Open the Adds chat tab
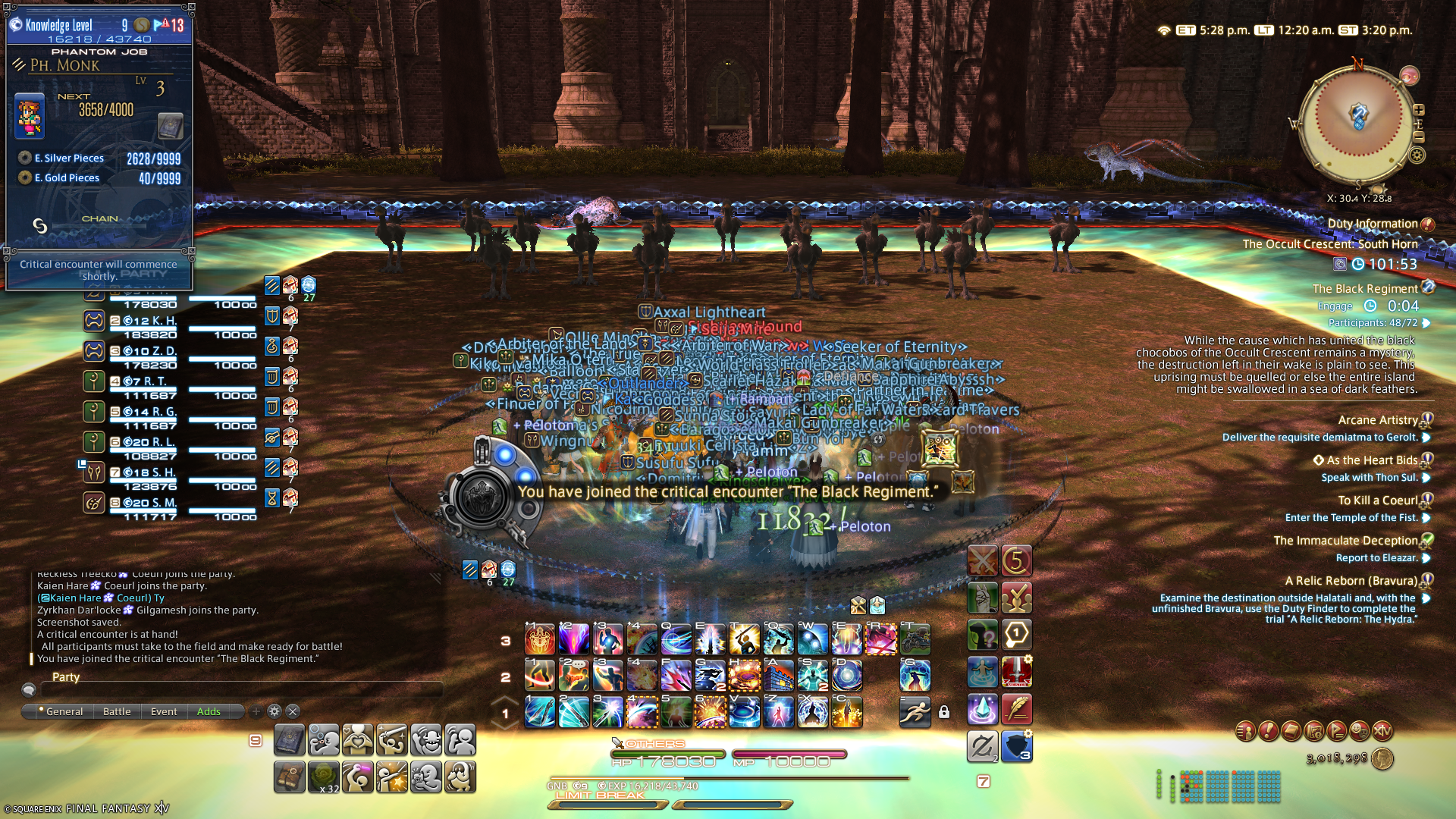The image size is (1456, 819). click(x=209, y=711)
